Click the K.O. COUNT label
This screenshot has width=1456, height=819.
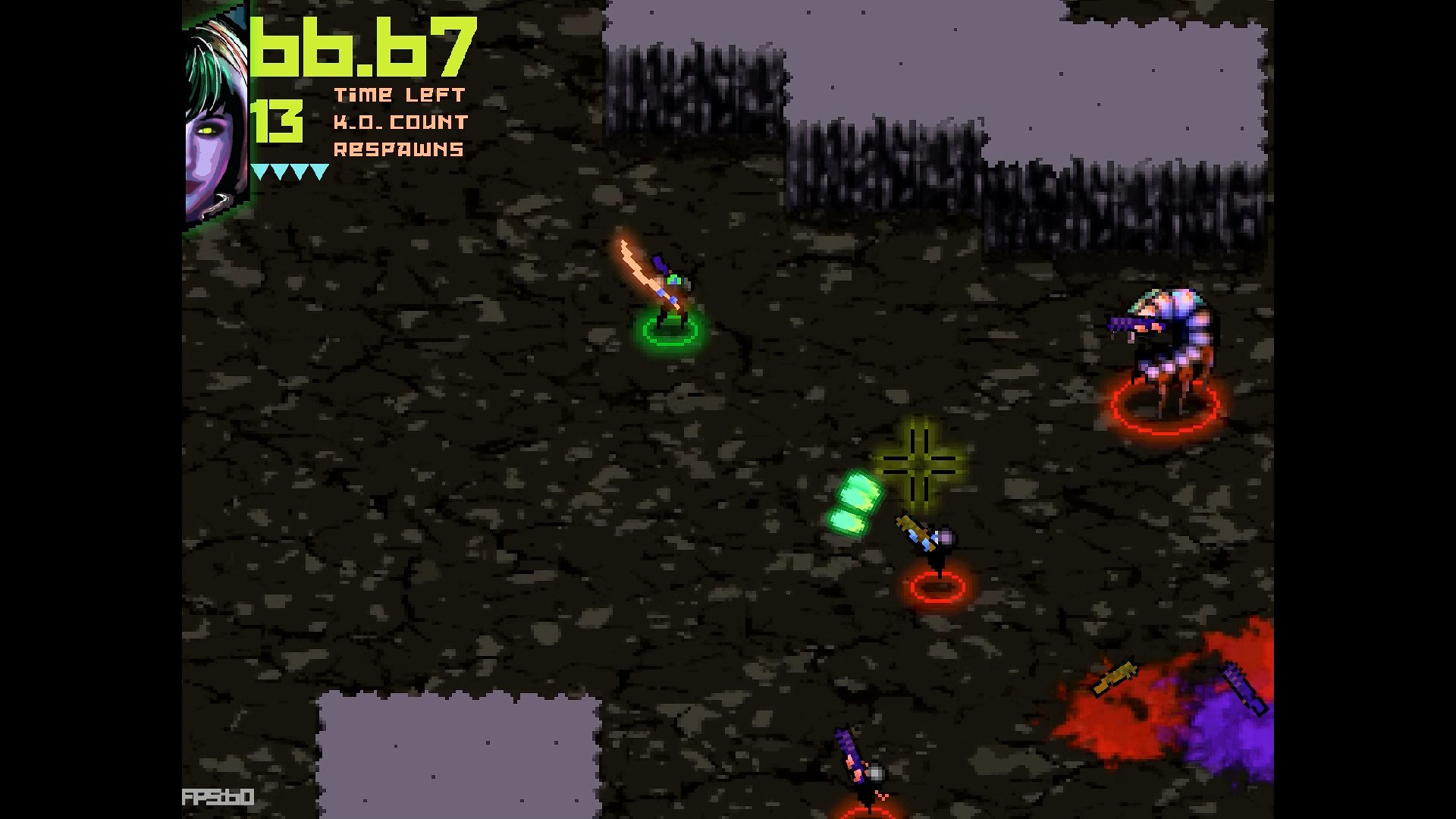coord(402,122)
